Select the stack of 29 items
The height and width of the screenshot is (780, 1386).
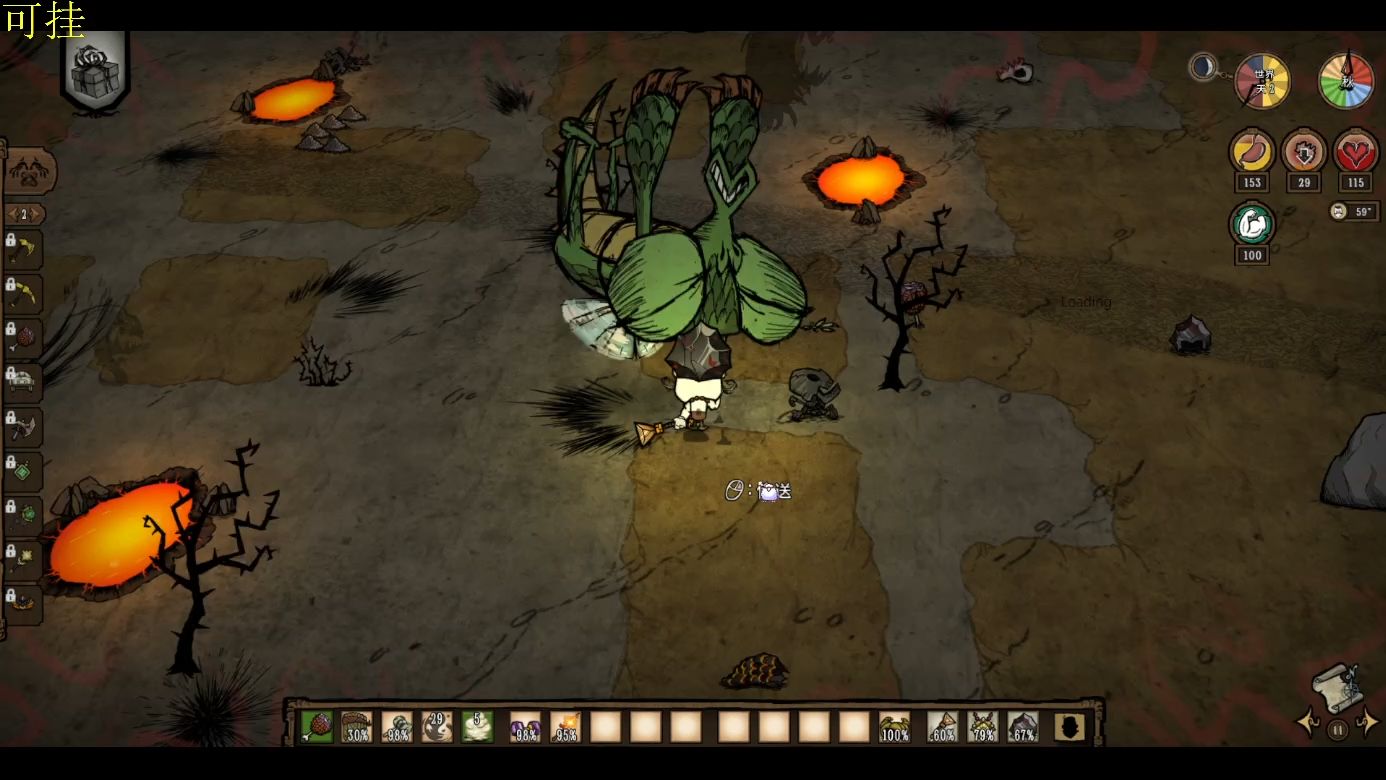437,726
